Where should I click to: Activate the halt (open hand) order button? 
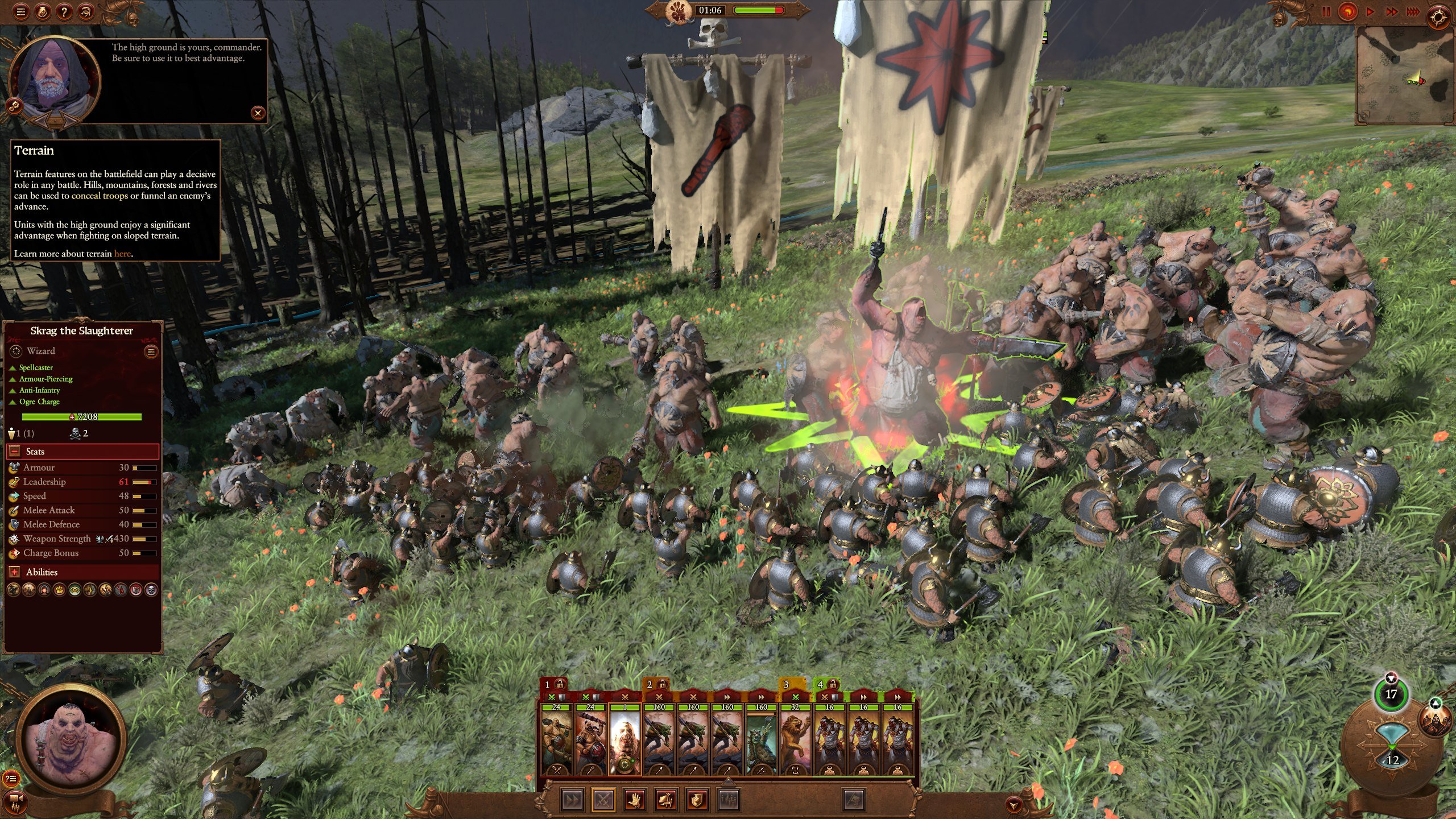pos(635,800)
